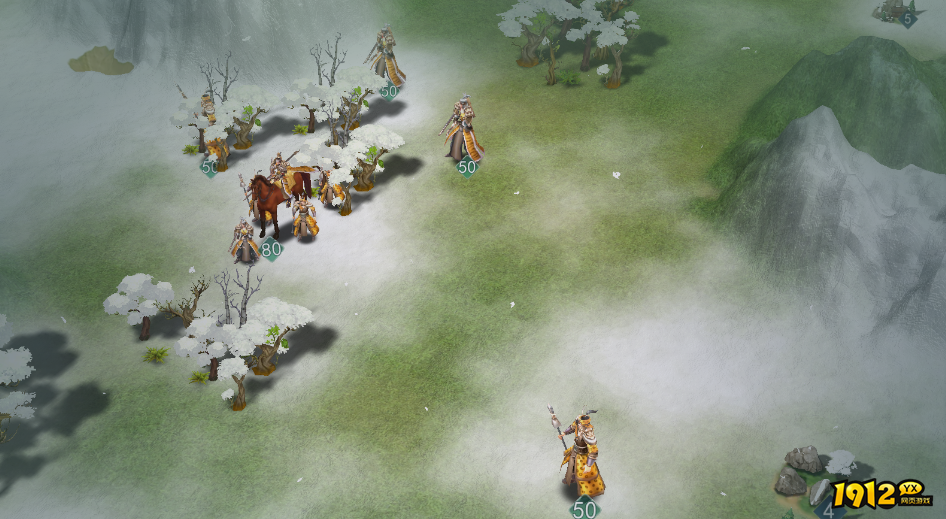This screenshot has width=946, height=519.
Task: Select the level 80 cavalry army badge
Action: (270, 249)
